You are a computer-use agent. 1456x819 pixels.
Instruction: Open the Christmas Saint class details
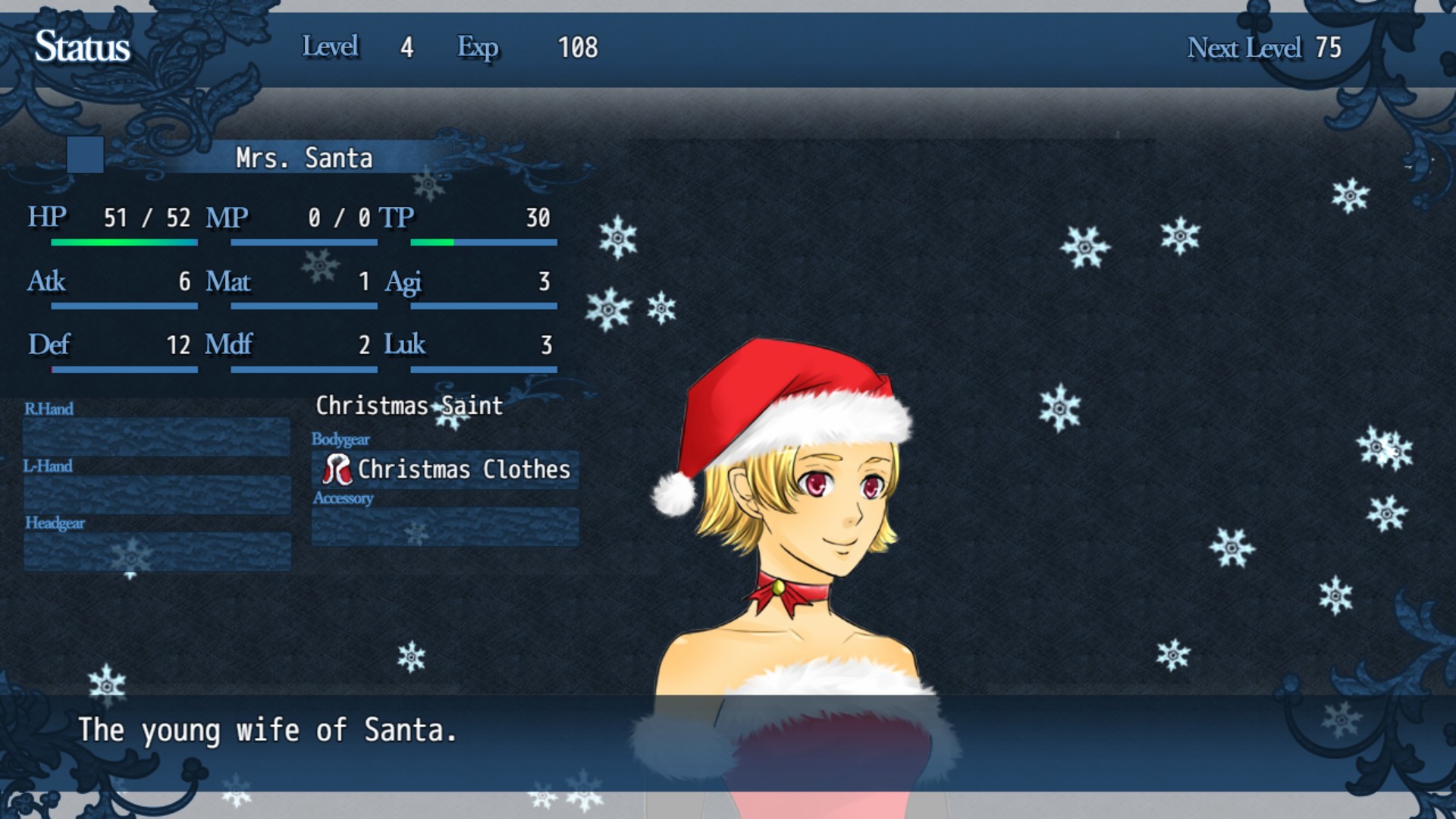(x=409, y=406)
